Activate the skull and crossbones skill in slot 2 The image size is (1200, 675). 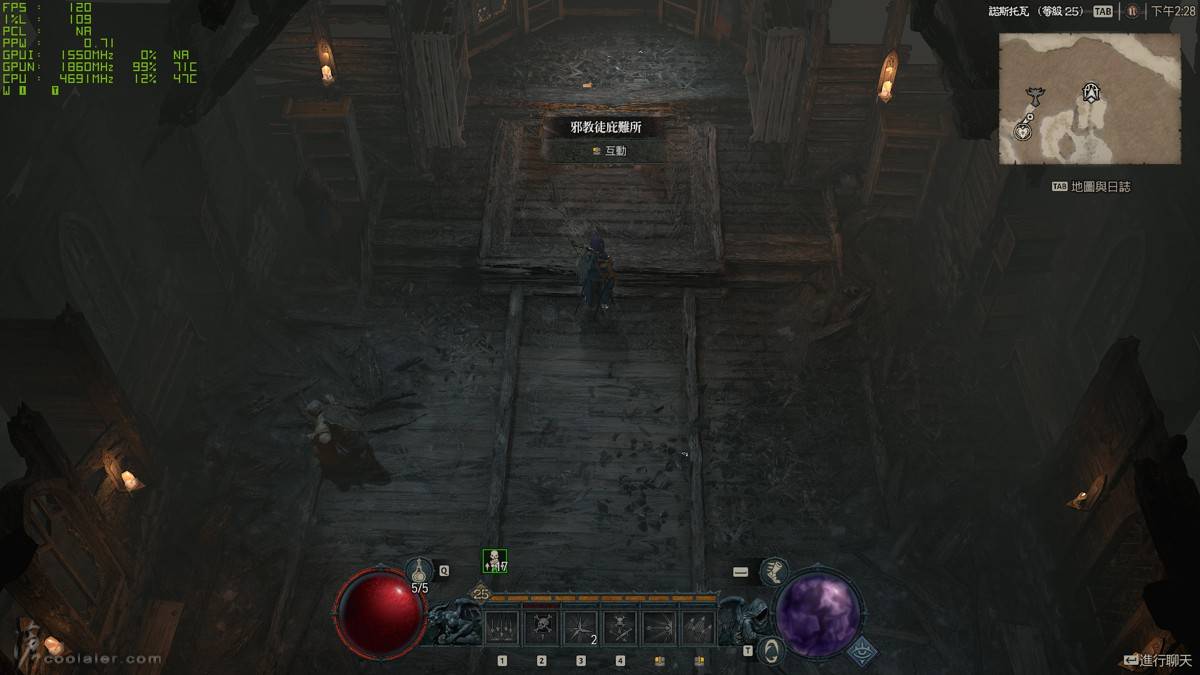coord(541,627)
